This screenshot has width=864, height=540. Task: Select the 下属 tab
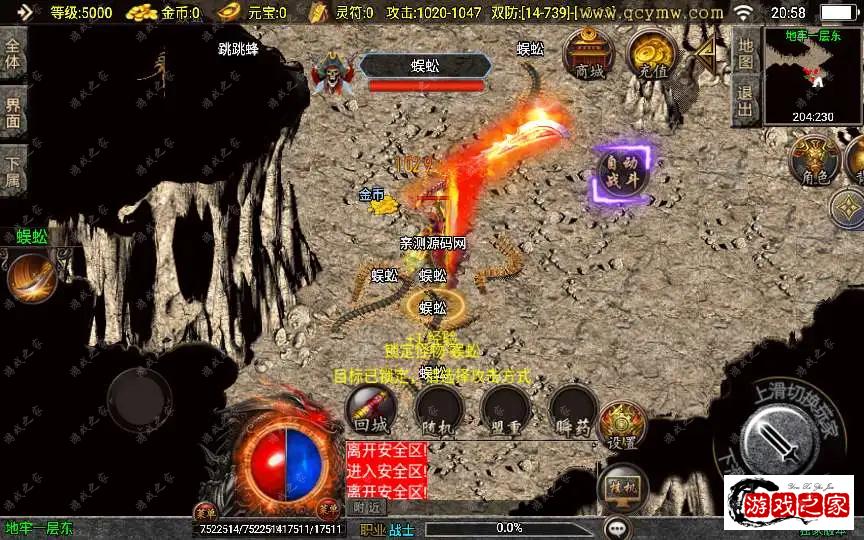coord(13,170)
